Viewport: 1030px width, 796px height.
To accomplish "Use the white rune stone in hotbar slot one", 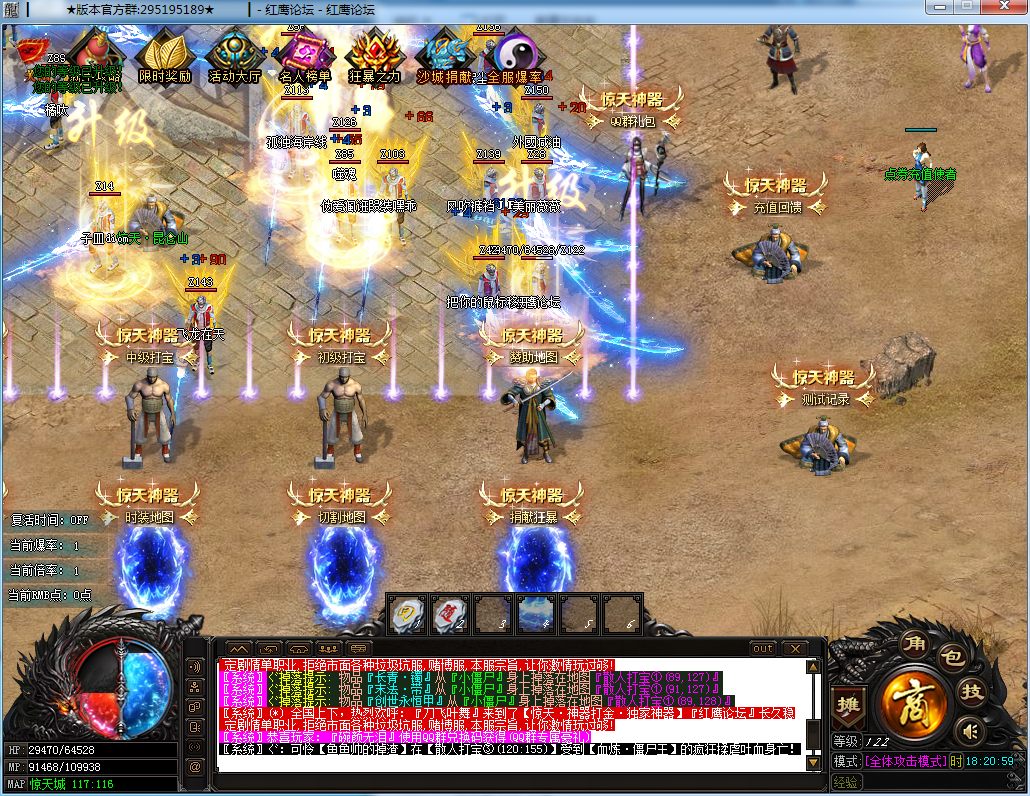I will click(x=406, y=613).
